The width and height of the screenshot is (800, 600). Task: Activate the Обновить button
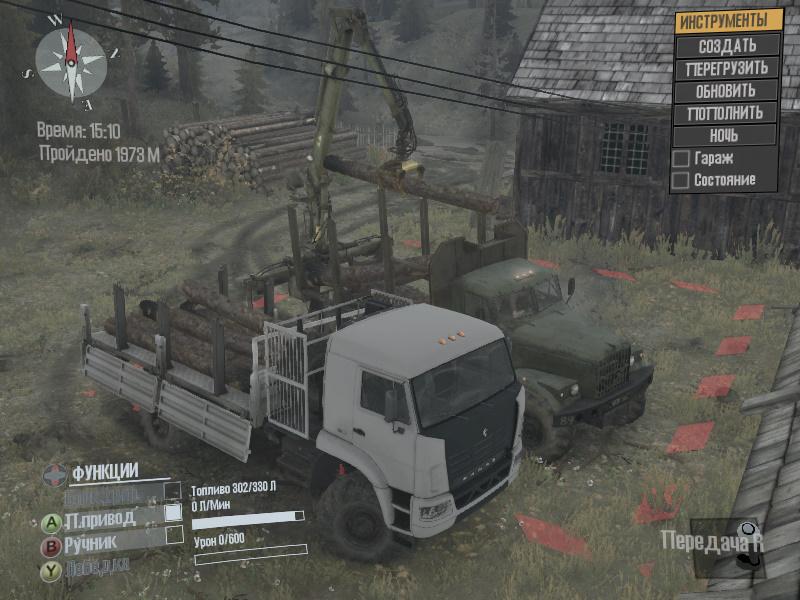tap(727, 91)
